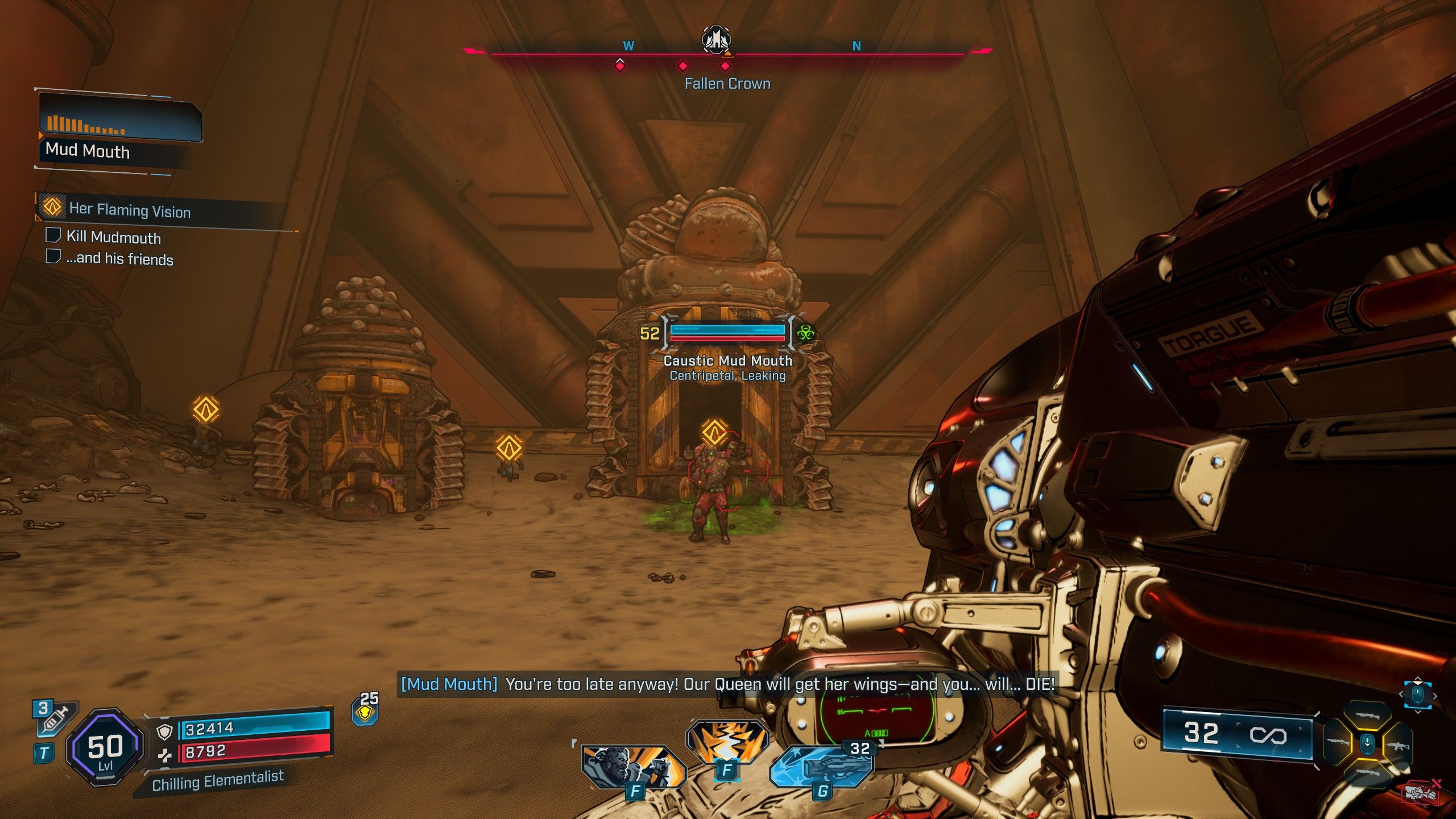Select the top weapon wheel slot
1456x819 pixels.
coord(1368,715)
